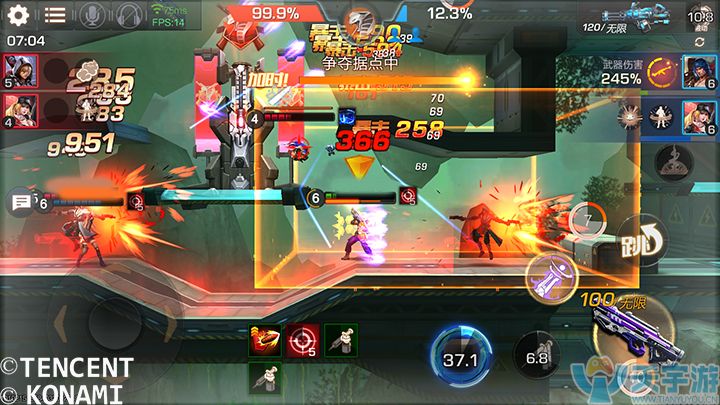
Task: Switch to the blonde hero portrait on right
Action: 698,115
